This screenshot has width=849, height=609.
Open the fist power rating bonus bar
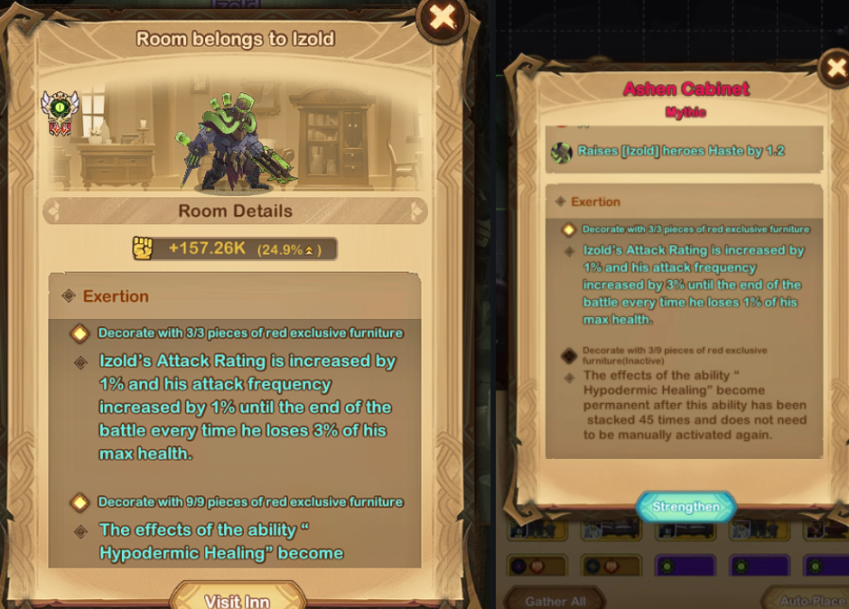coord(235,249)
